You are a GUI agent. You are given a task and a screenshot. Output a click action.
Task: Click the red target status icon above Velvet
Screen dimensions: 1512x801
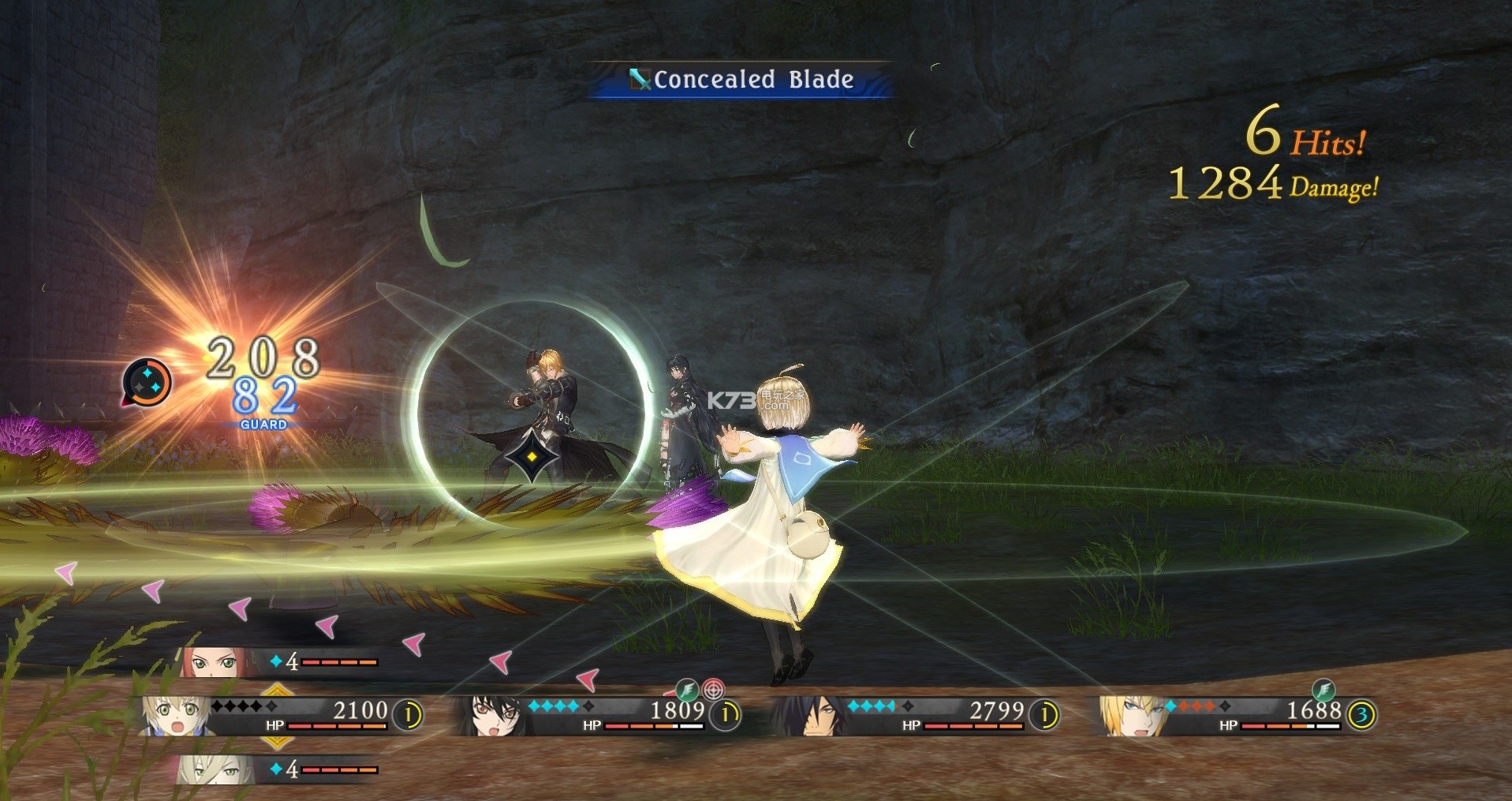713,690
